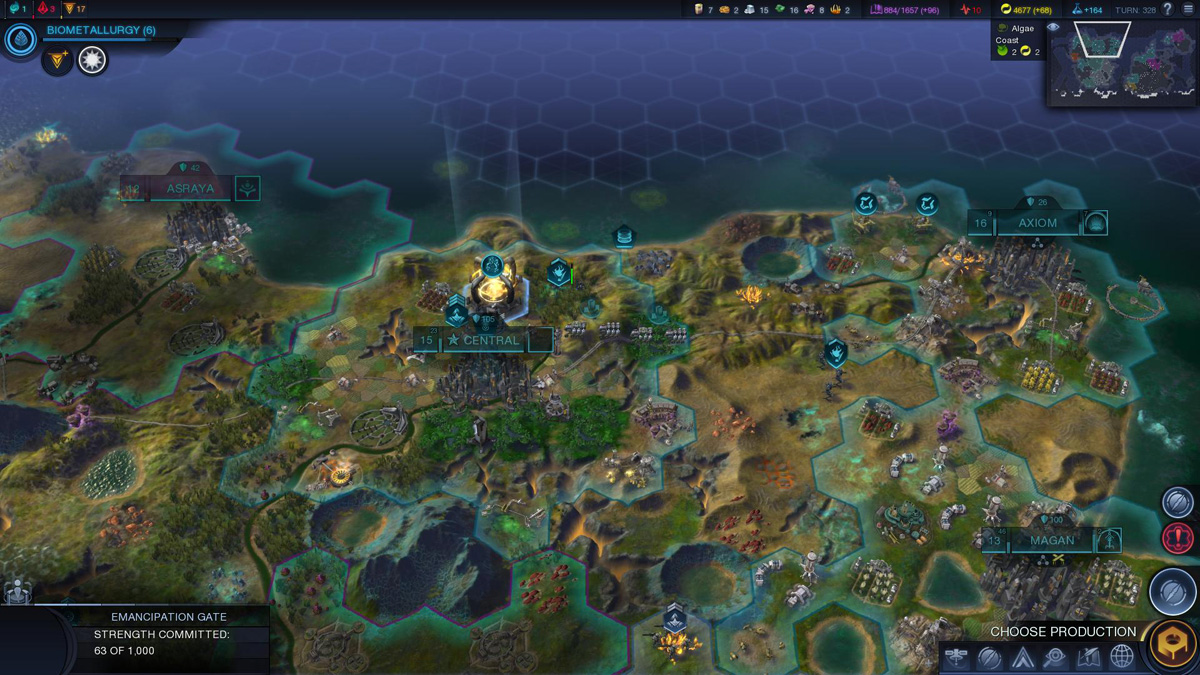Open the triangle virtues panel button

click(1022, 657)
